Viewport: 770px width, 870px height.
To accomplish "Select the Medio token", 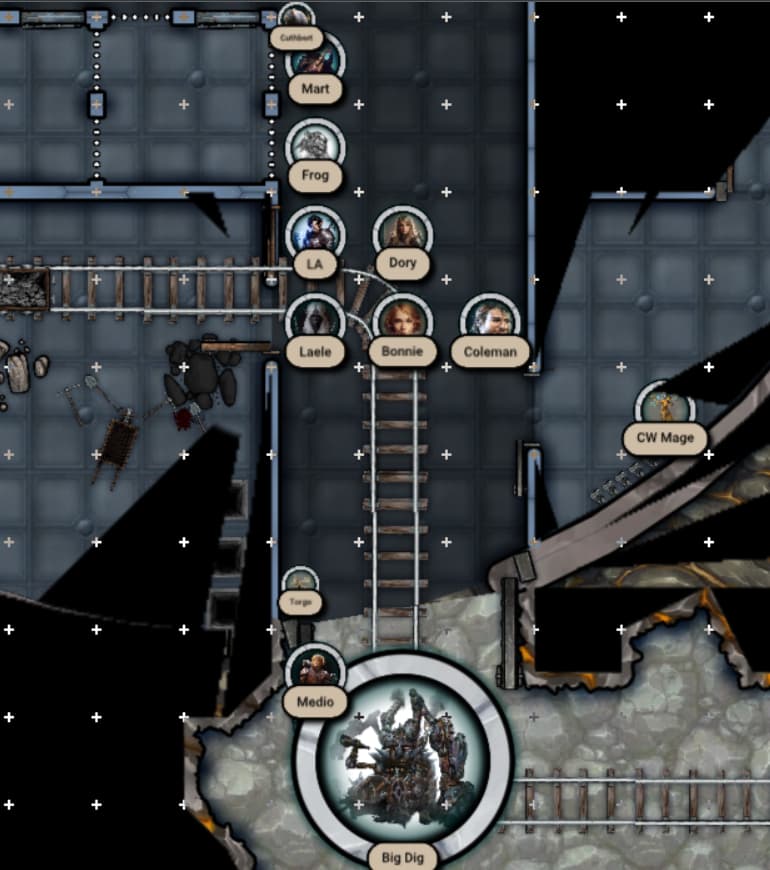I will (315, 670).
